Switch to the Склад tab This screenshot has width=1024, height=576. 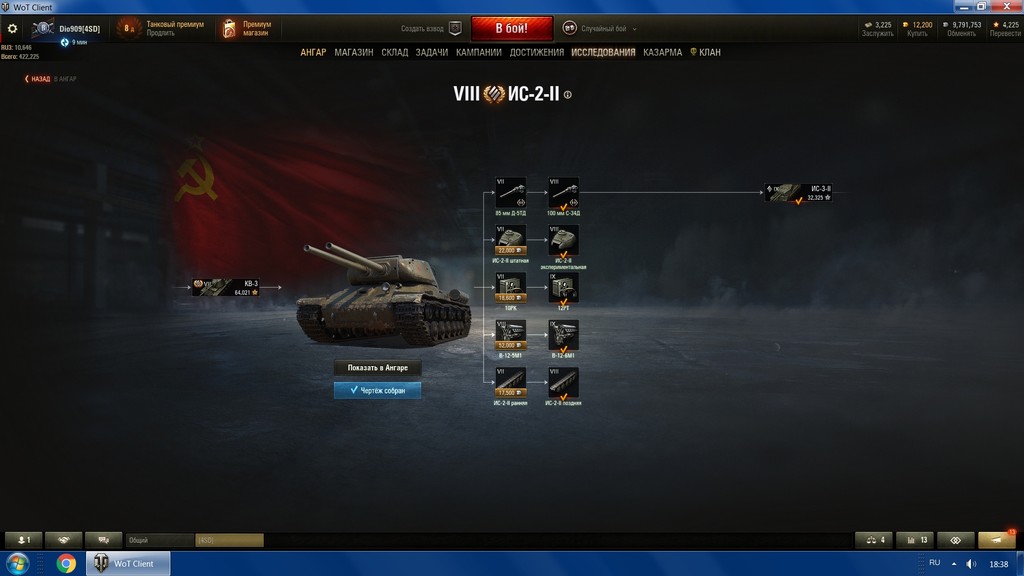(x=395, y=52)
